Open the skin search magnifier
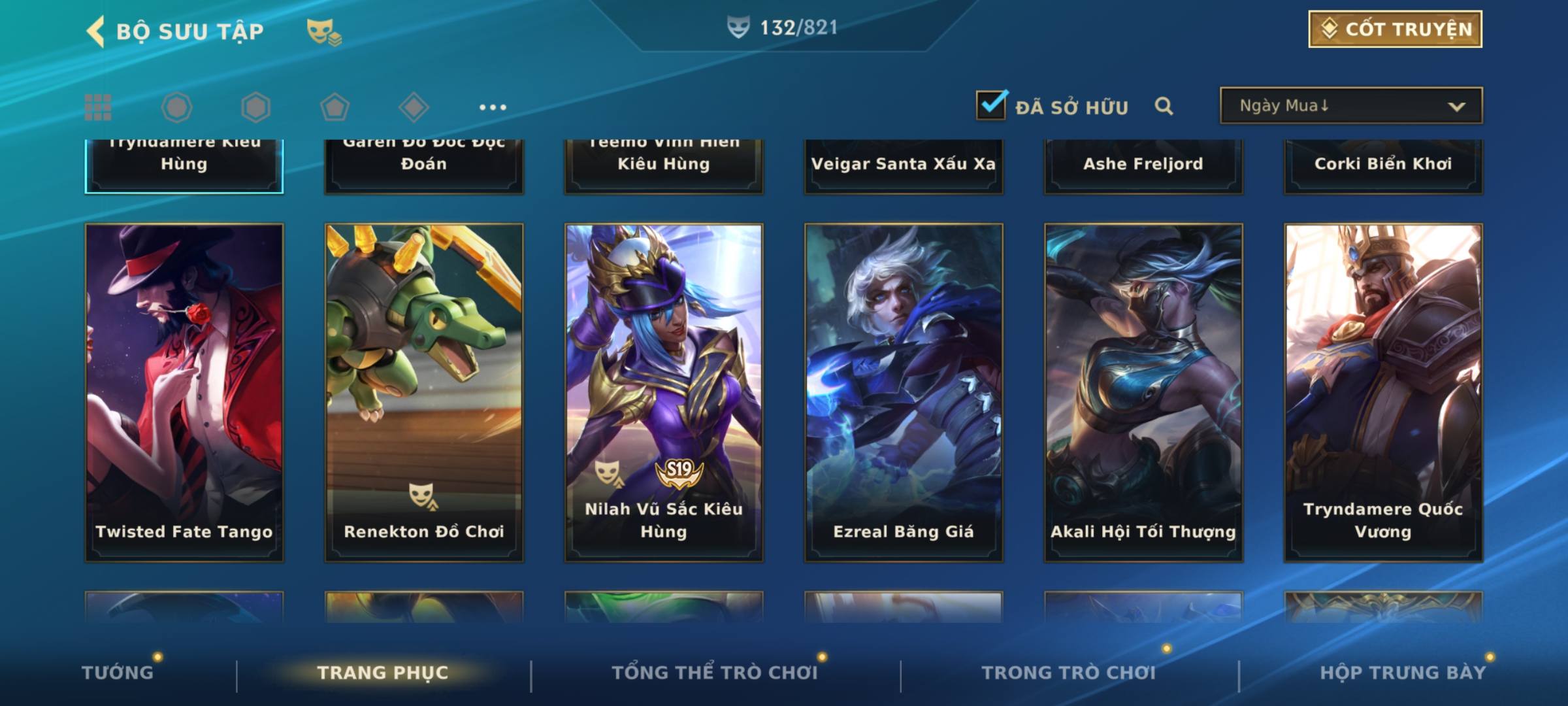The image size is (1568, 706). pyautogui.click(x=1164, y=106)
